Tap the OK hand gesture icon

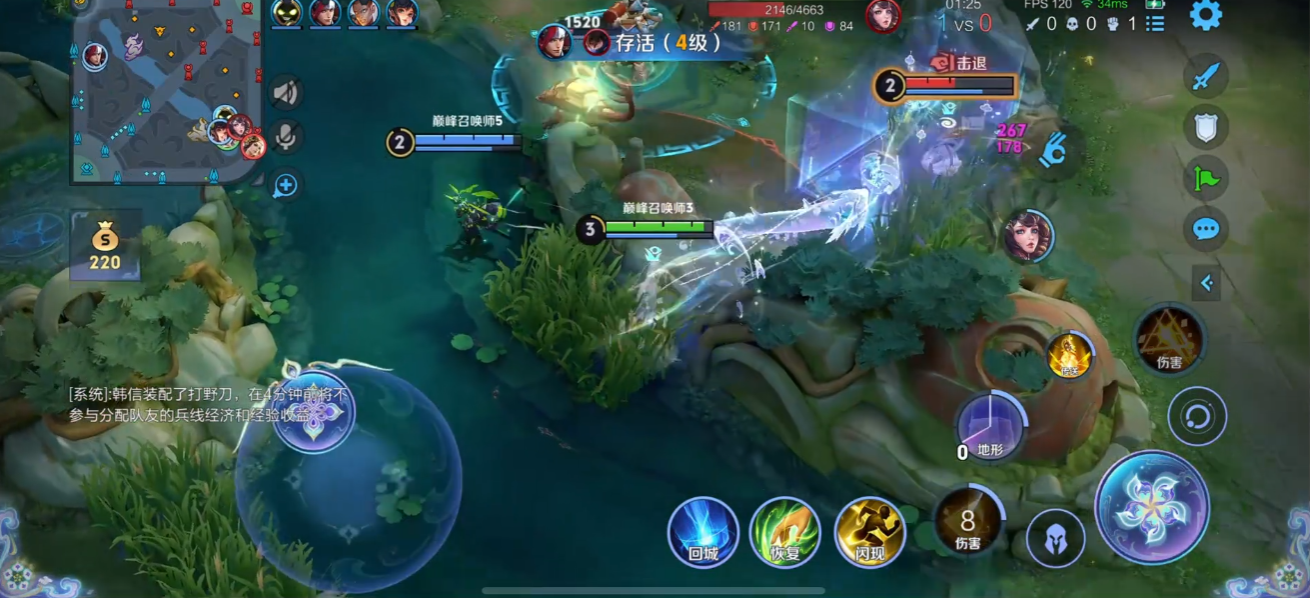tap(1051, 151)
